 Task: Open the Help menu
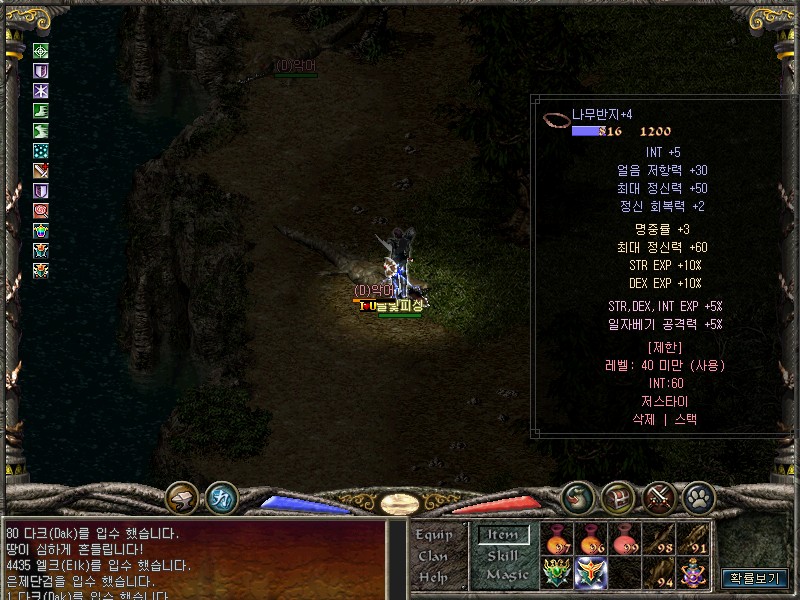coord(434,577)
